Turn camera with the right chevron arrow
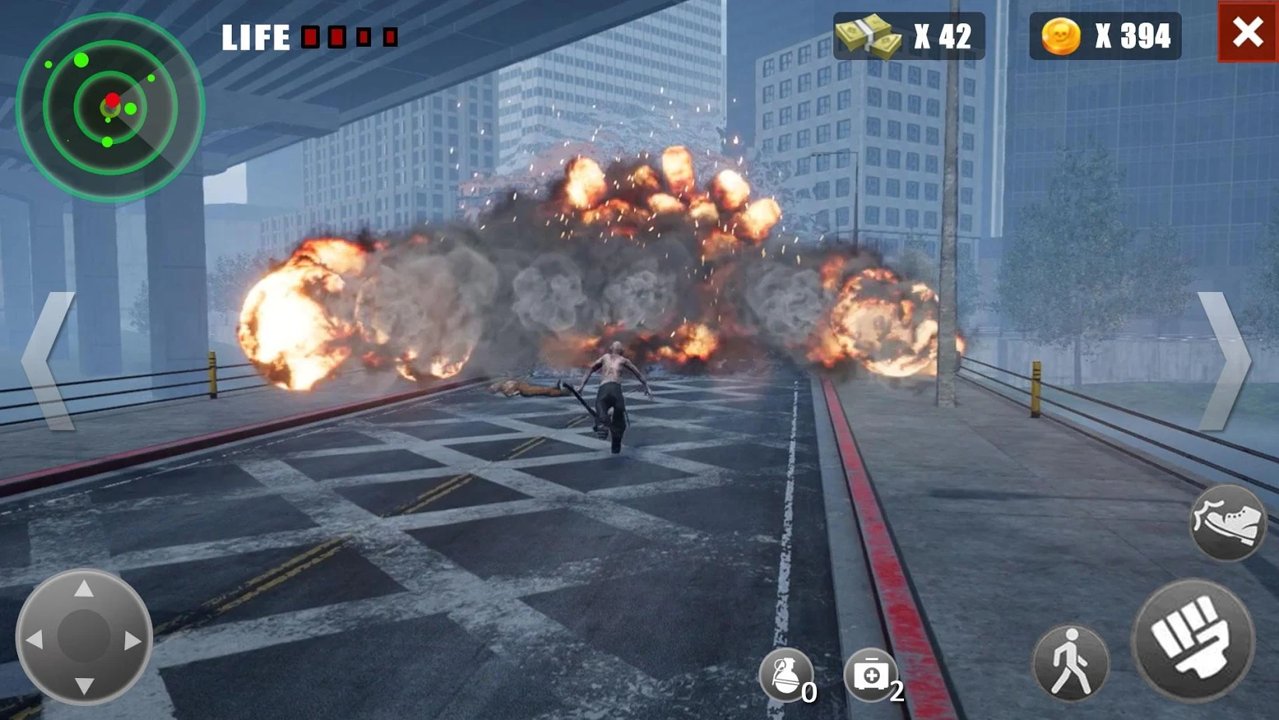This screenshot has height=720, width=1279. (x=1224, y=361)
